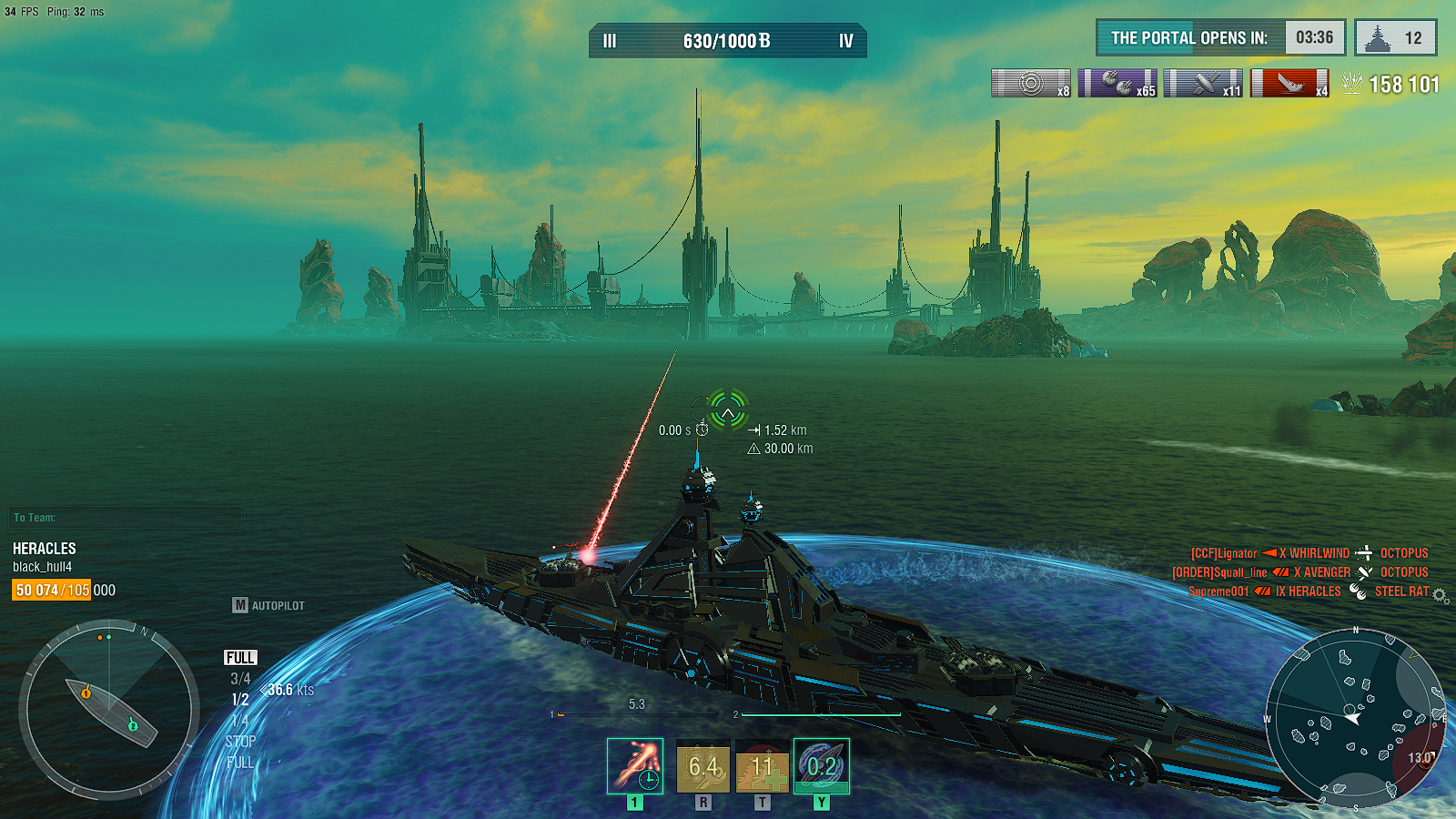Activate the Damage Control Party consumable
The image size is (1456, 819).
(703, 766)
